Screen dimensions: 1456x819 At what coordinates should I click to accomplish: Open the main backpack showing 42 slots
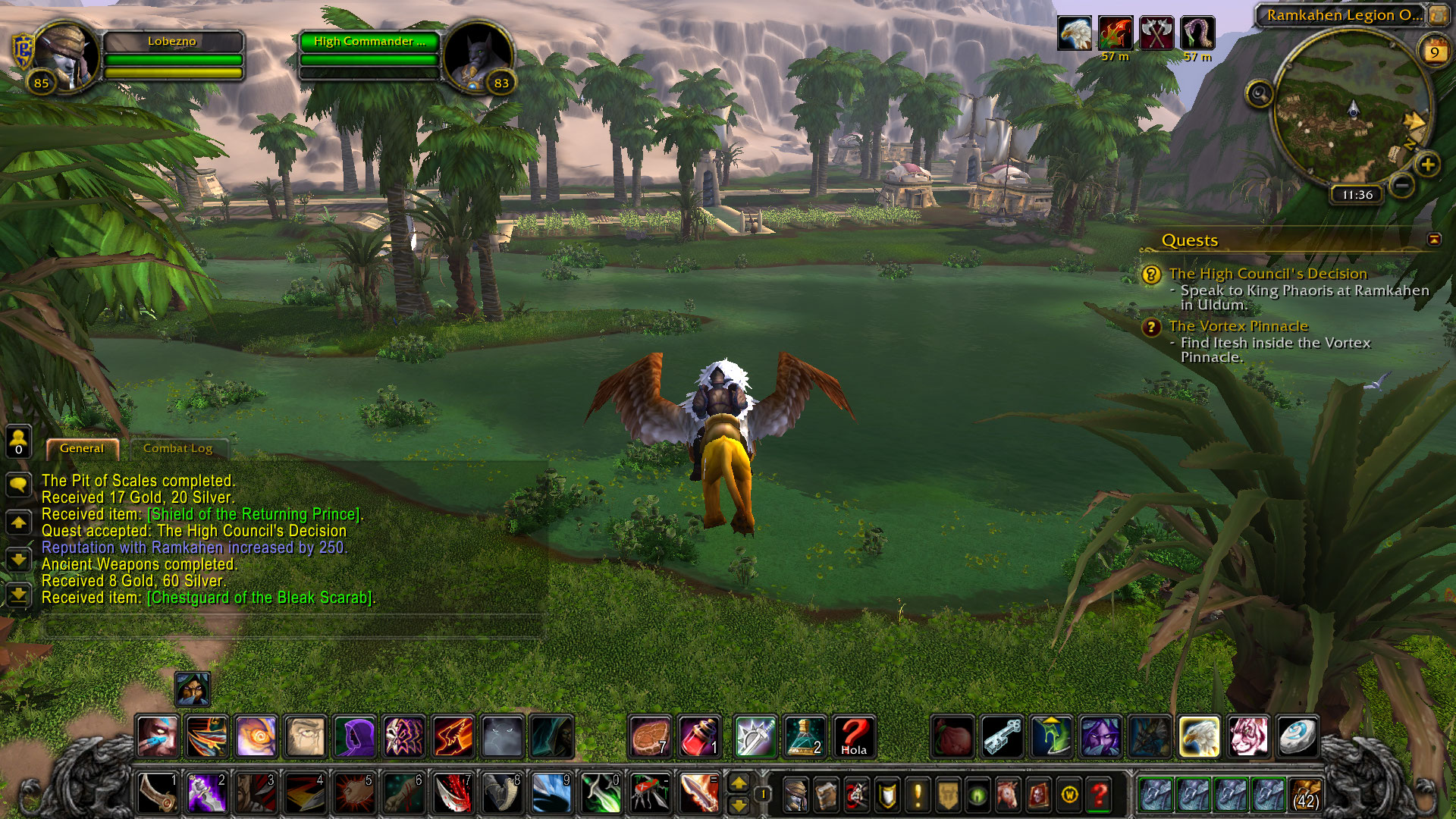pos(1305,795)
